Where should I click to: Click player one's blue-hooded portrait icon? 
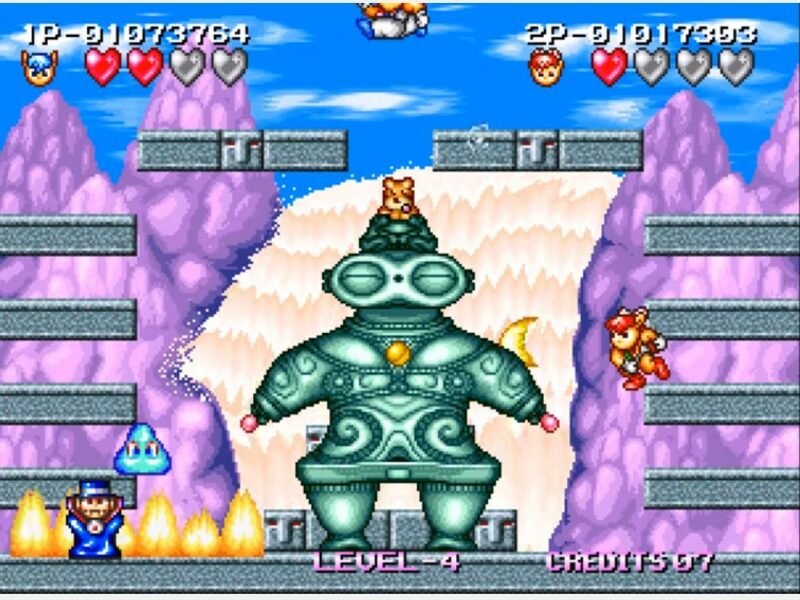[39, 68]
